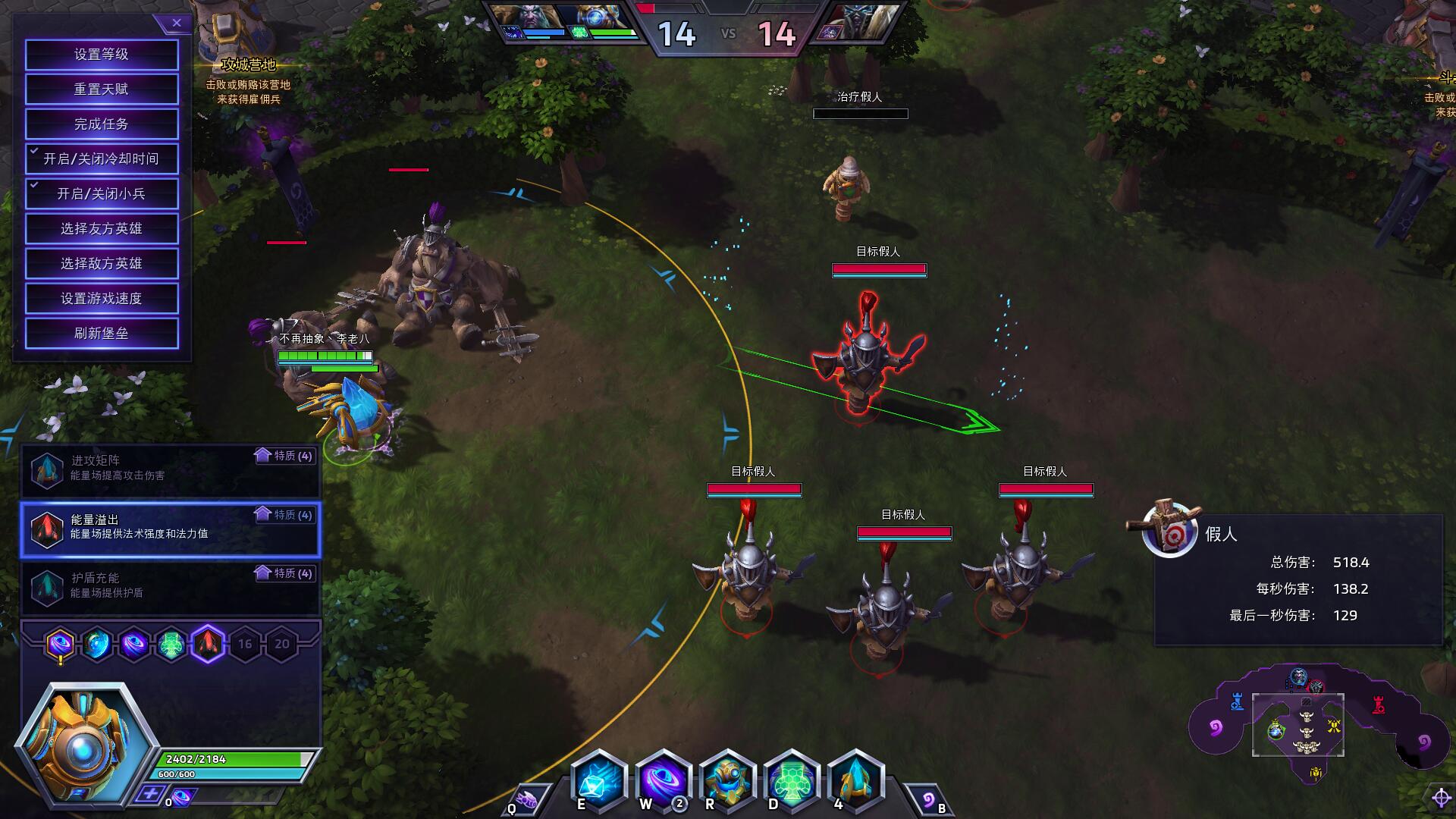Select the 能量溢出 talent

[x=171, y=528]
